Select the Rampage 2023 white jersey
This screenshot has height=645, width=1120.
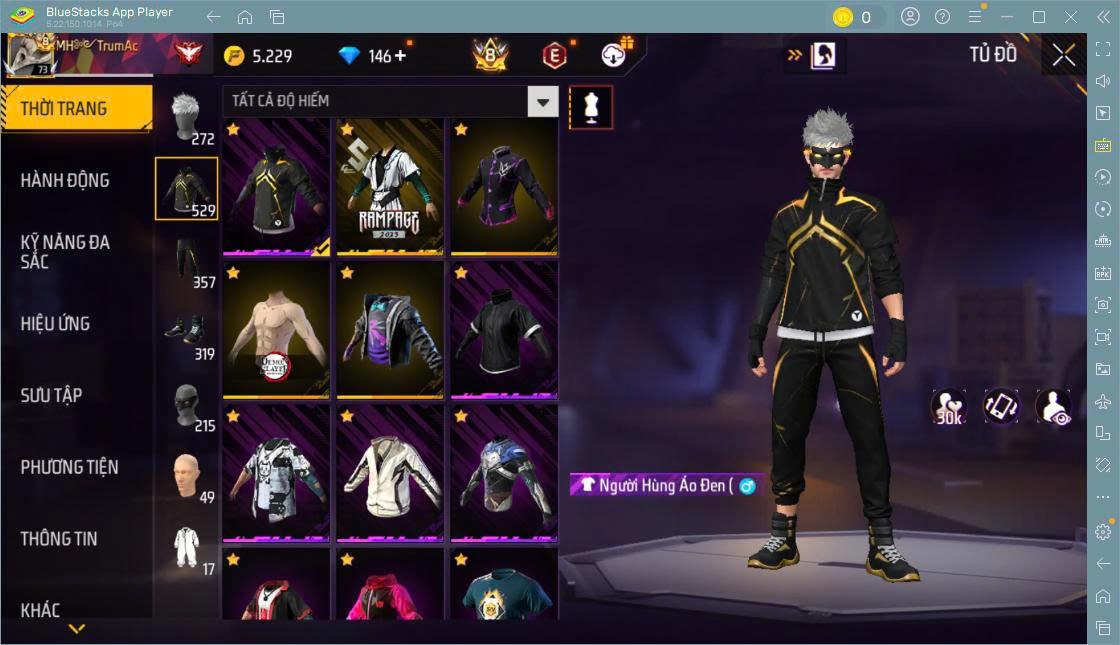click(390, 186)
